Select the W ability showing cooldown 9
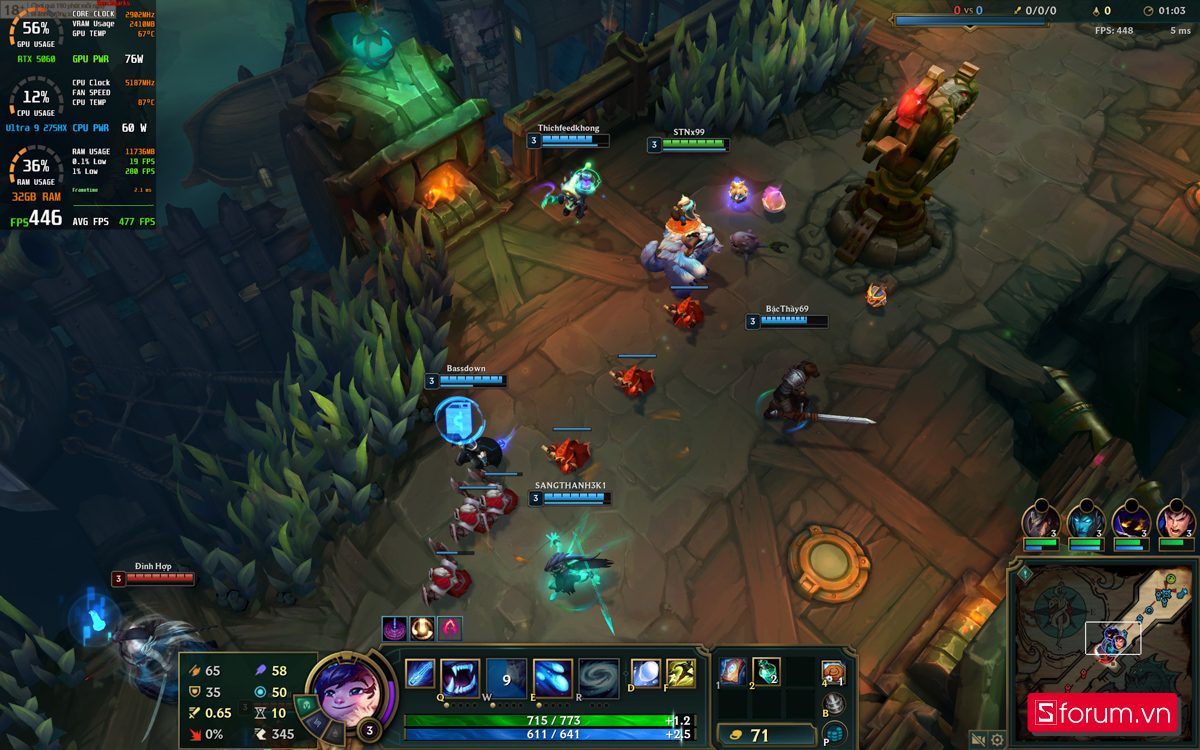This screenshot has width=1200, height=750. click(506, 677)
